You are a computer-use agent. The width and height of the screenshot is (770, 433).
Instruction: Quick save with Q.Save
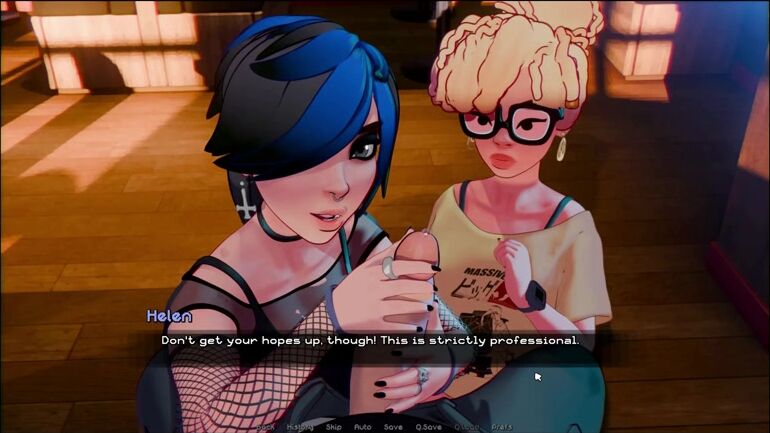click(428, 426)
